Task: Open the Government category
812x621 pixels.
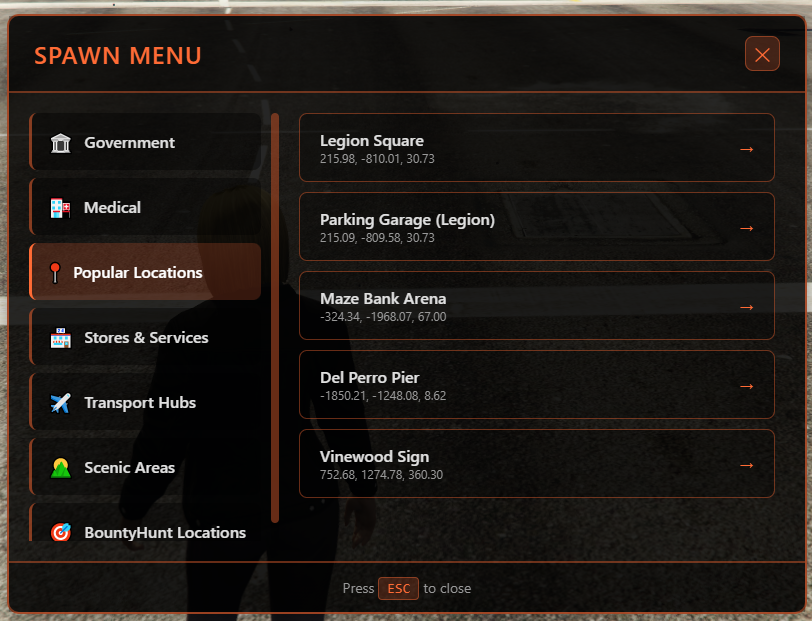Action: (146, 143)
